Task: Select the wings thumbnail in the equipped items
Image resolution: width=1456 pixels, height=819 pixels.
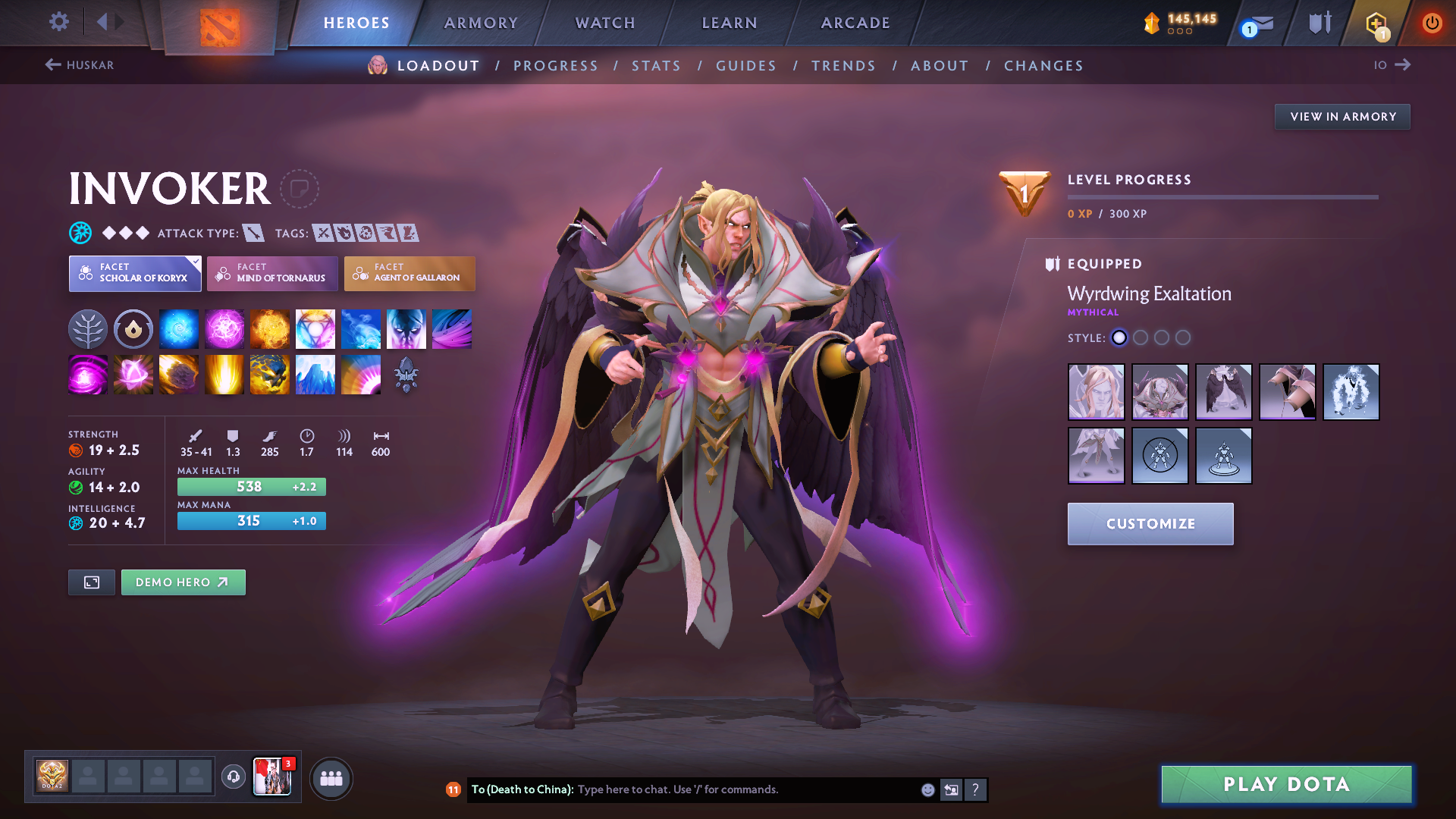Action: (1224, 392)
